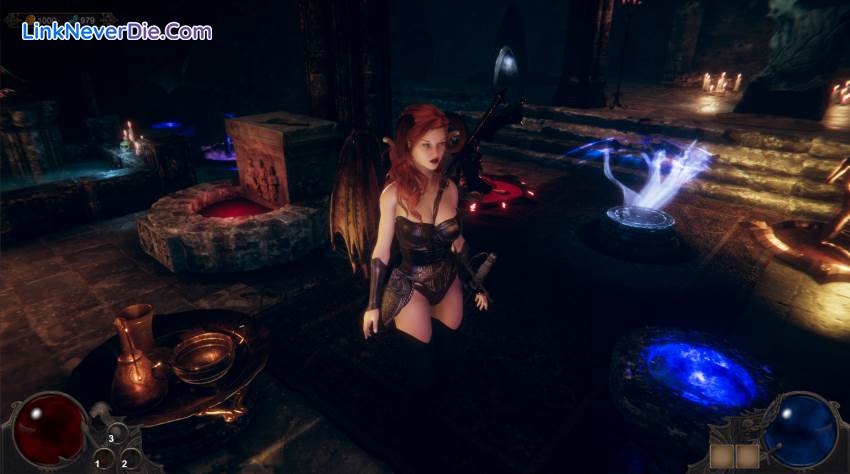The width and height of the screenshot is (850, 474).
Task: Click the LinkNeverDie.Com watermark link
Action: click(117, 32)
